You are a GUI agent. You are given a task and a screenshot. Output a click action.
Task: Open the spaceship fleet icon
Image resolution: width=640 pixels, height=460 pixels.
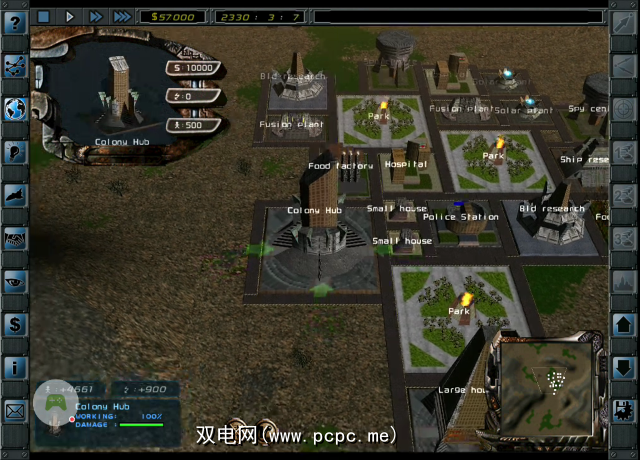(15, 196)
